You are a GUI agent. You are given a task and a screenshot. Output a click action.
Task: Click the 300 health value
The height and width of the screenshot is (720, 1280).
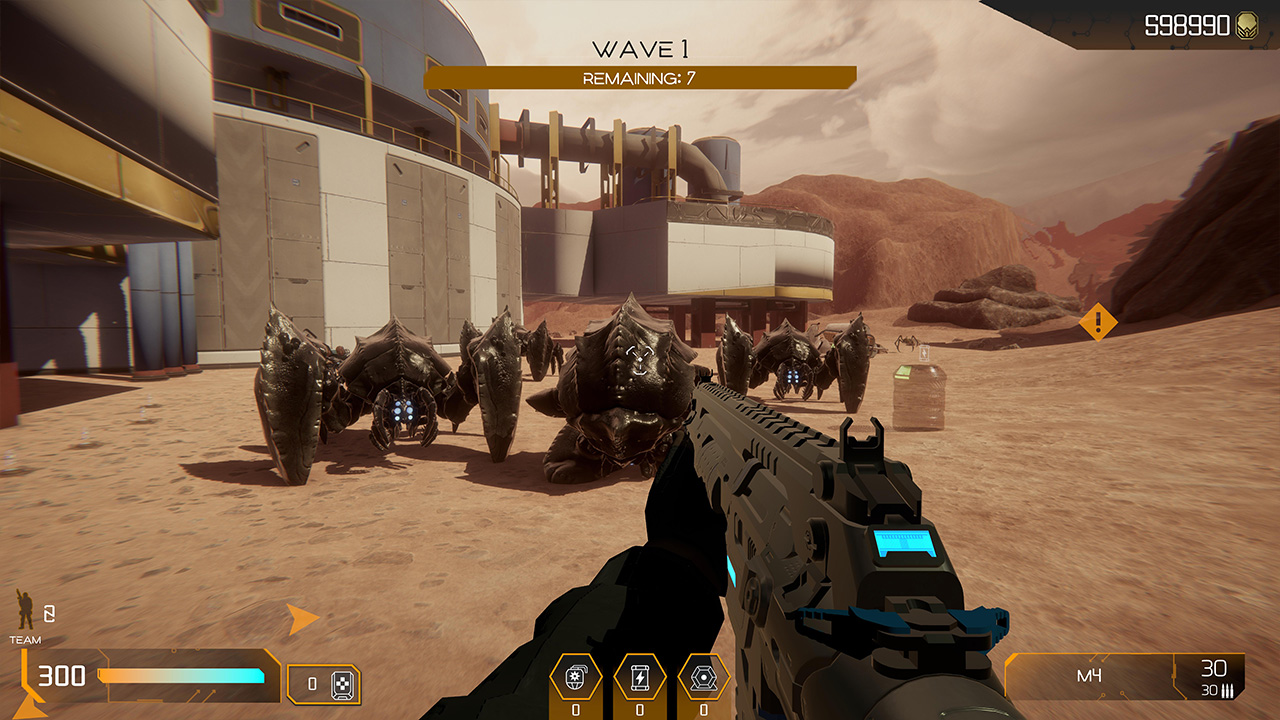point(61,674)
